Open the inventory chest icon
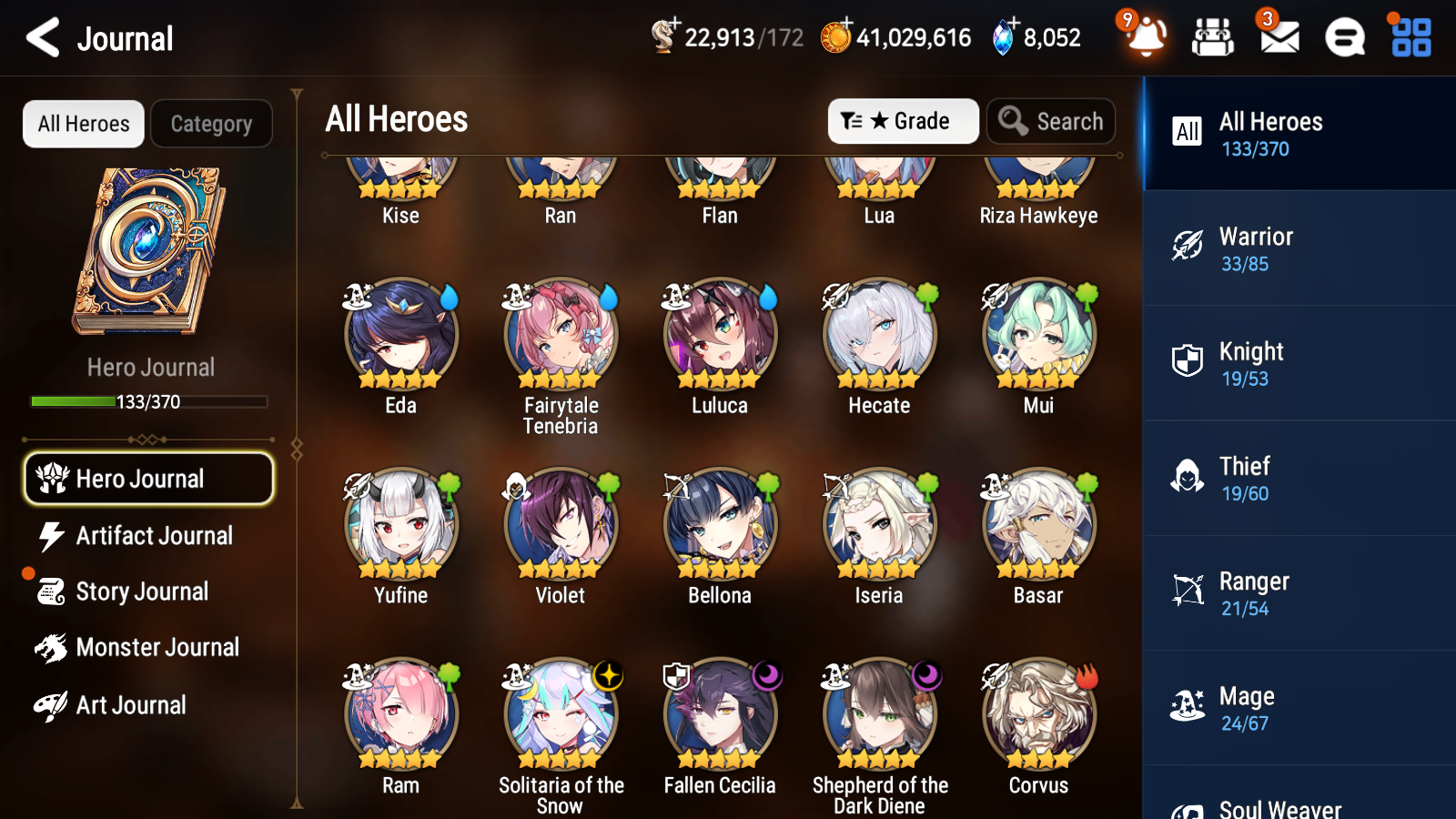This screenshot has width=1456, height=819. (x=1212, y=38)
